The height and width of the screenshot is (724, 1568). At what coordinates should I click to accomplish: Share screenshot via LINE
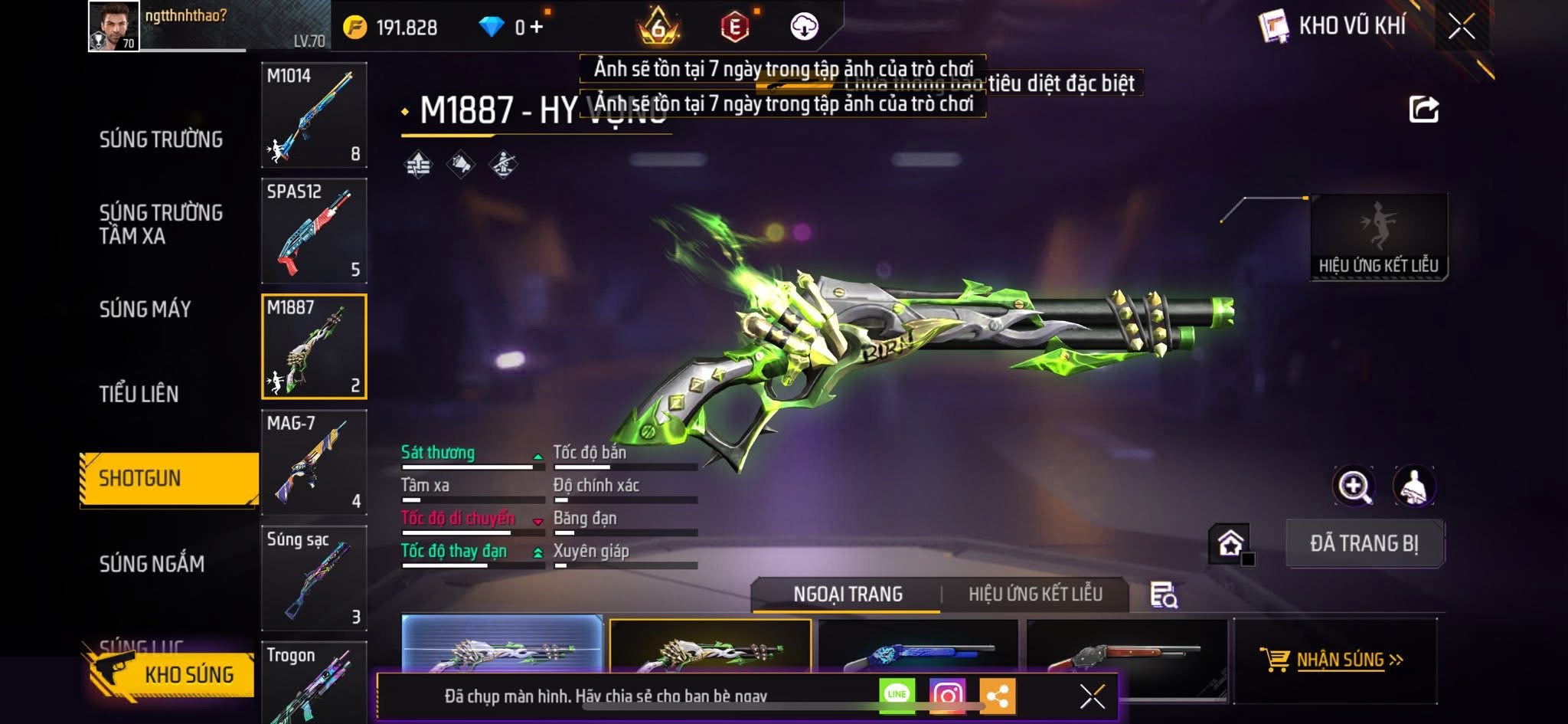(897, 696)
